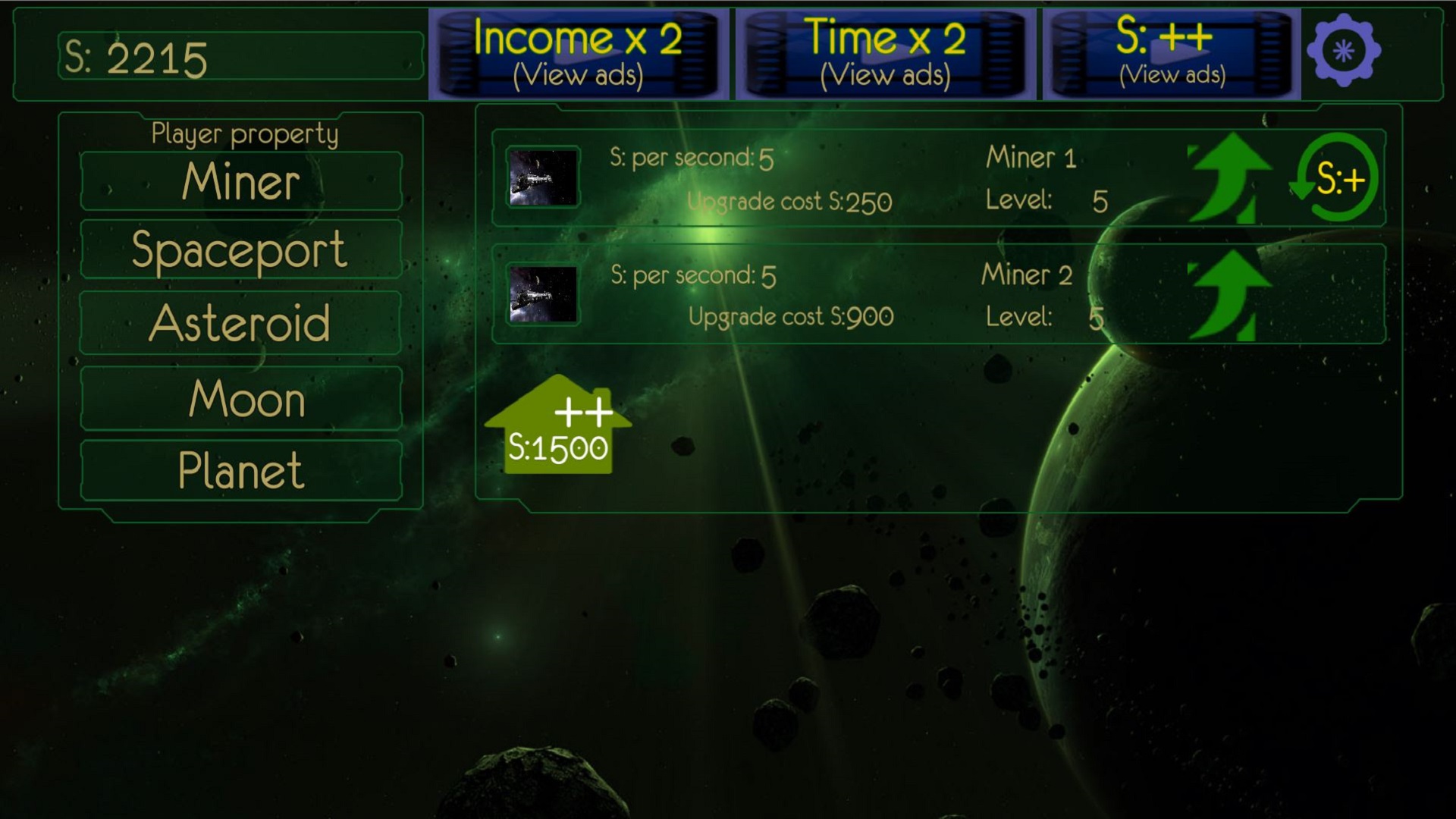Open the Planet category
The image size is (1456, 819).
coord(240,470)
